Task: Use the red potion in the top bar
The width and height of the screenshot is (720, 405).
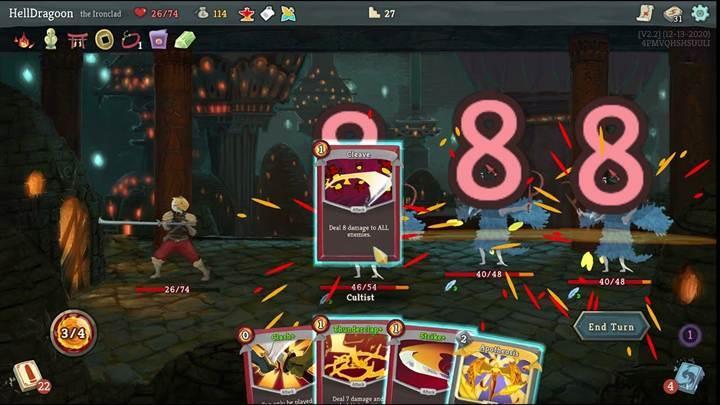Action: pyautogui.click(x=246, y=13)
